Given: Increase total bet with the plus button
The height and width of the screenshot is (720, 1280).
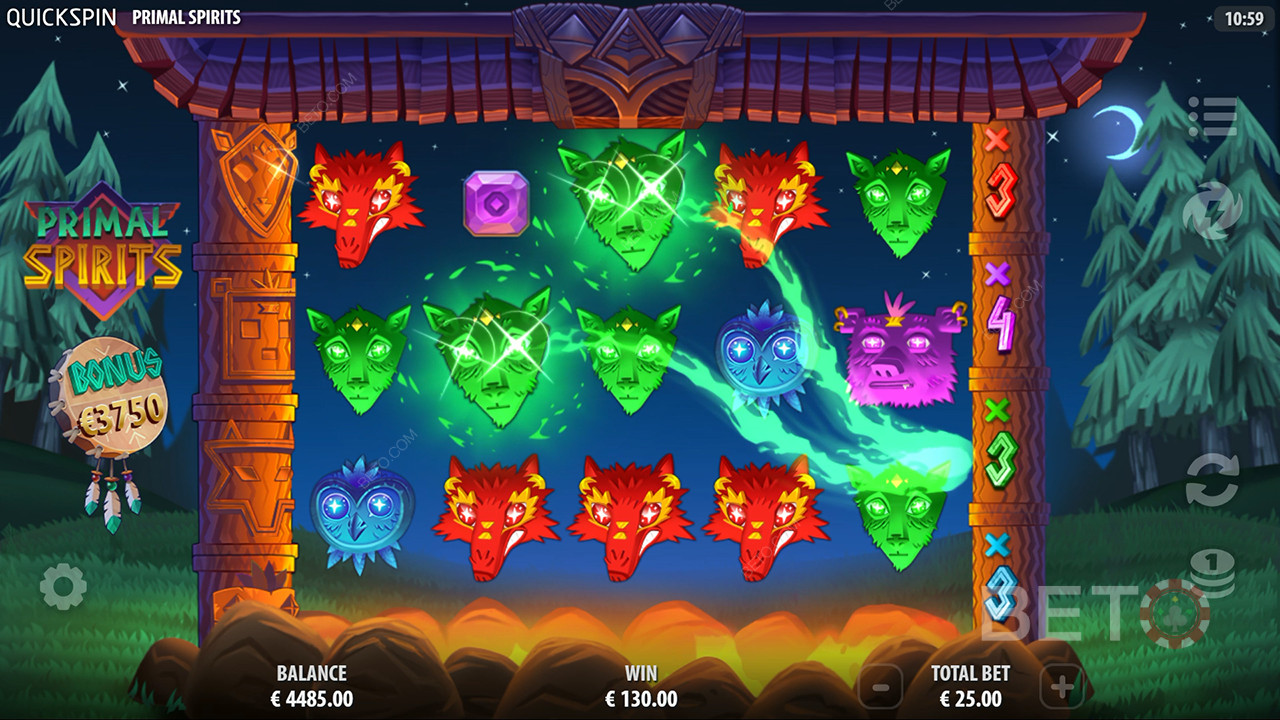Looking at the screenshot, I should pos(1061,688).
